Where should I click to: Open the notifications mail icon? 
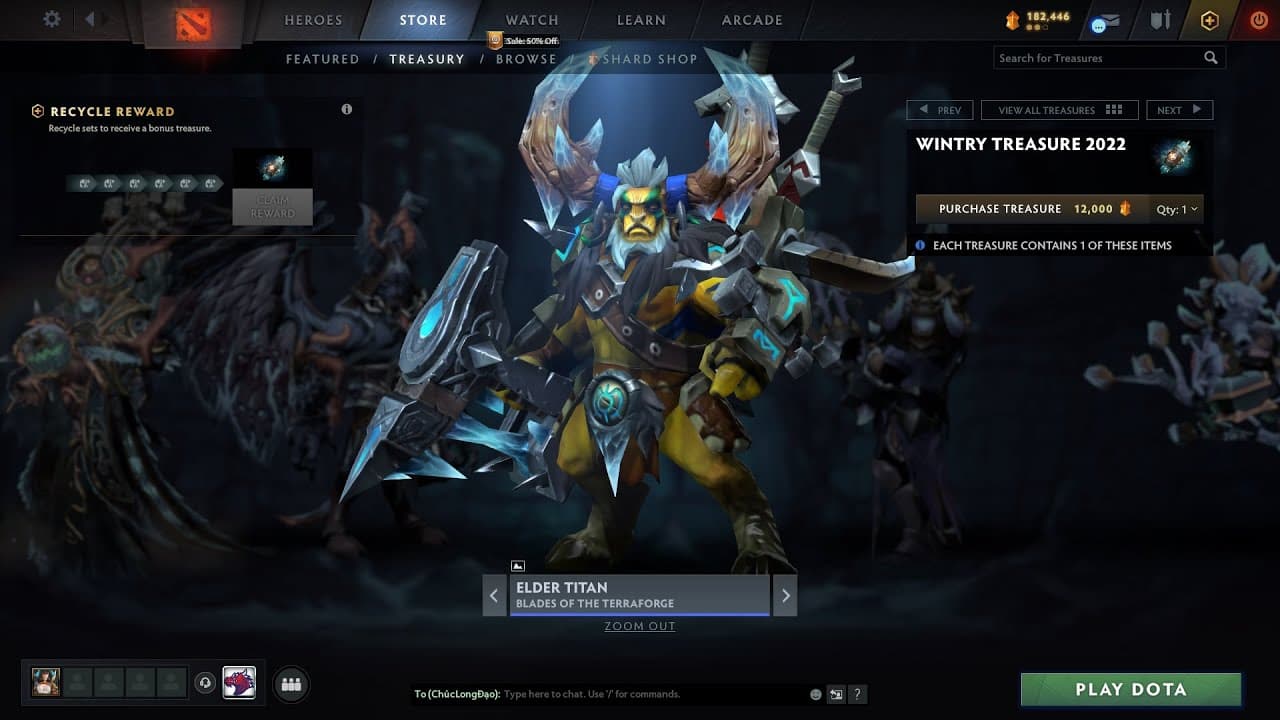coord(1104,19)
